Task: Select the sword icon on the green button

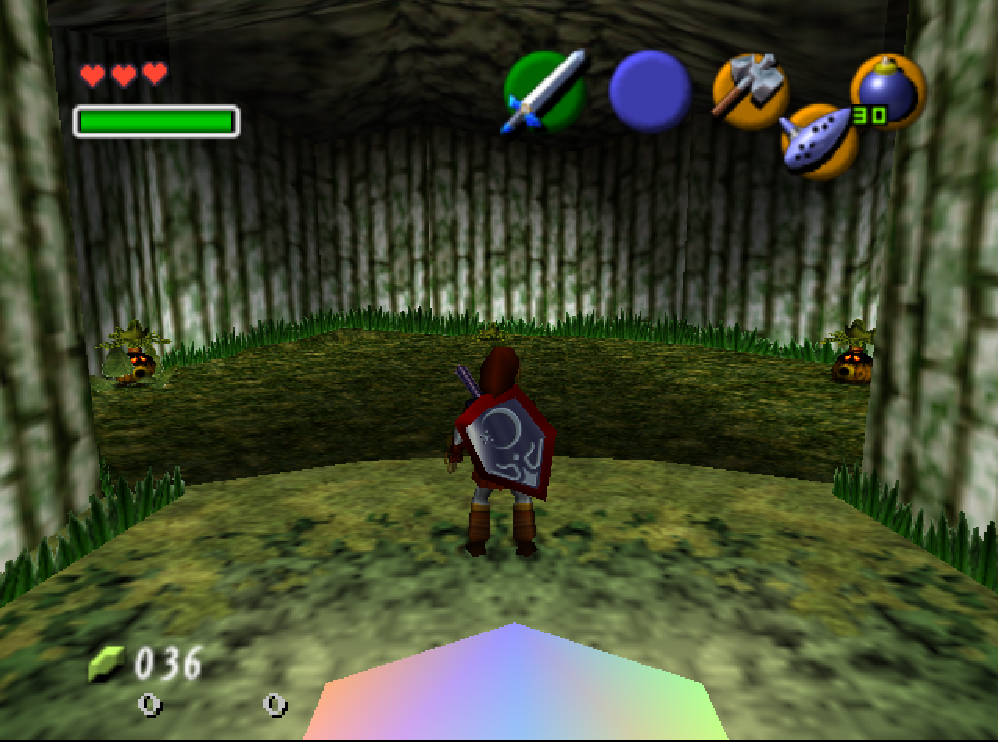Action: pyautogui.click(x=544, y=91)
